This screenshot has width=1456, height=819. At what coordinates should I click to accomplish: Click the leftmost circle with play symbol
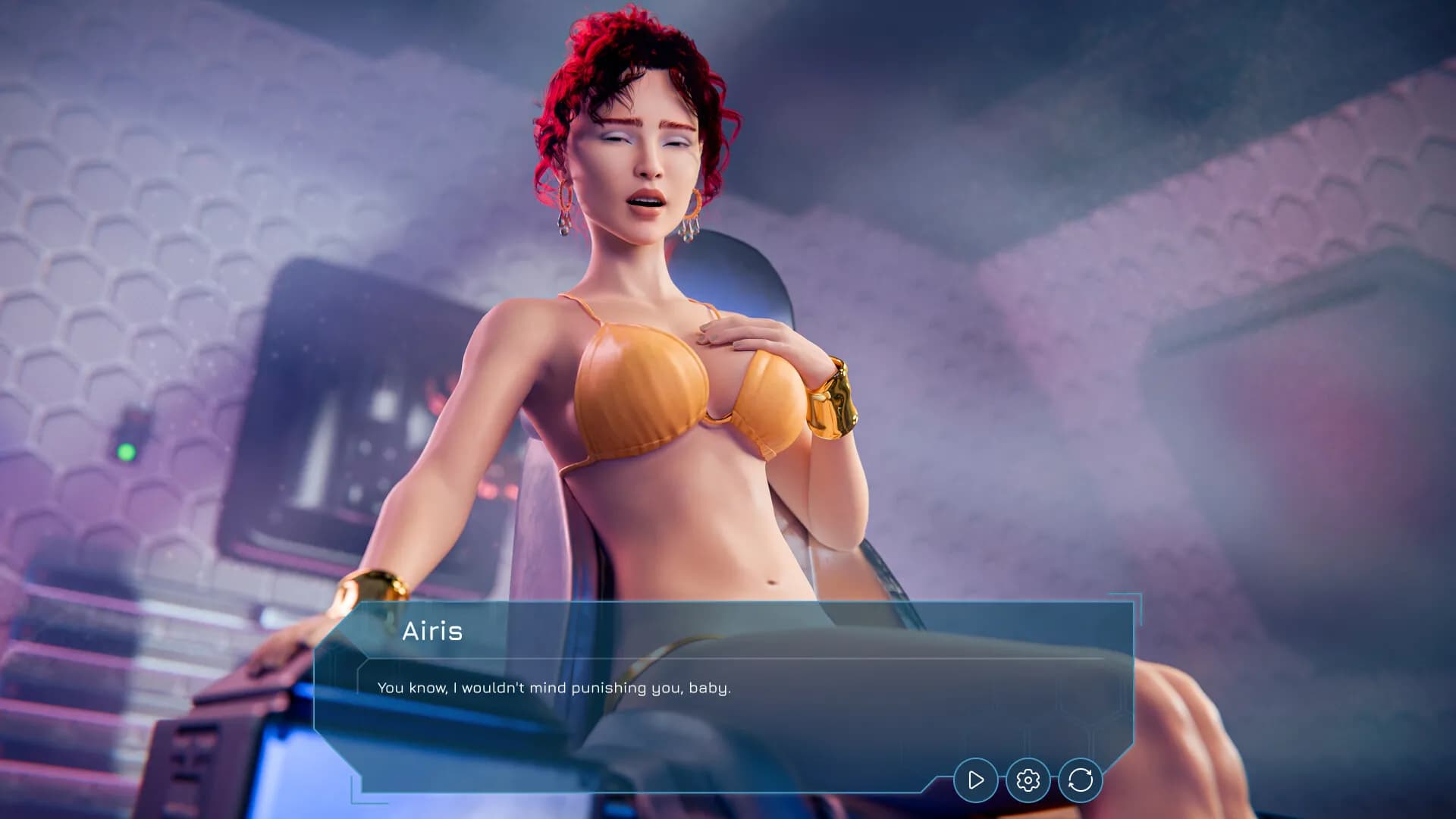pyautogui.click(x=975, y=779)
